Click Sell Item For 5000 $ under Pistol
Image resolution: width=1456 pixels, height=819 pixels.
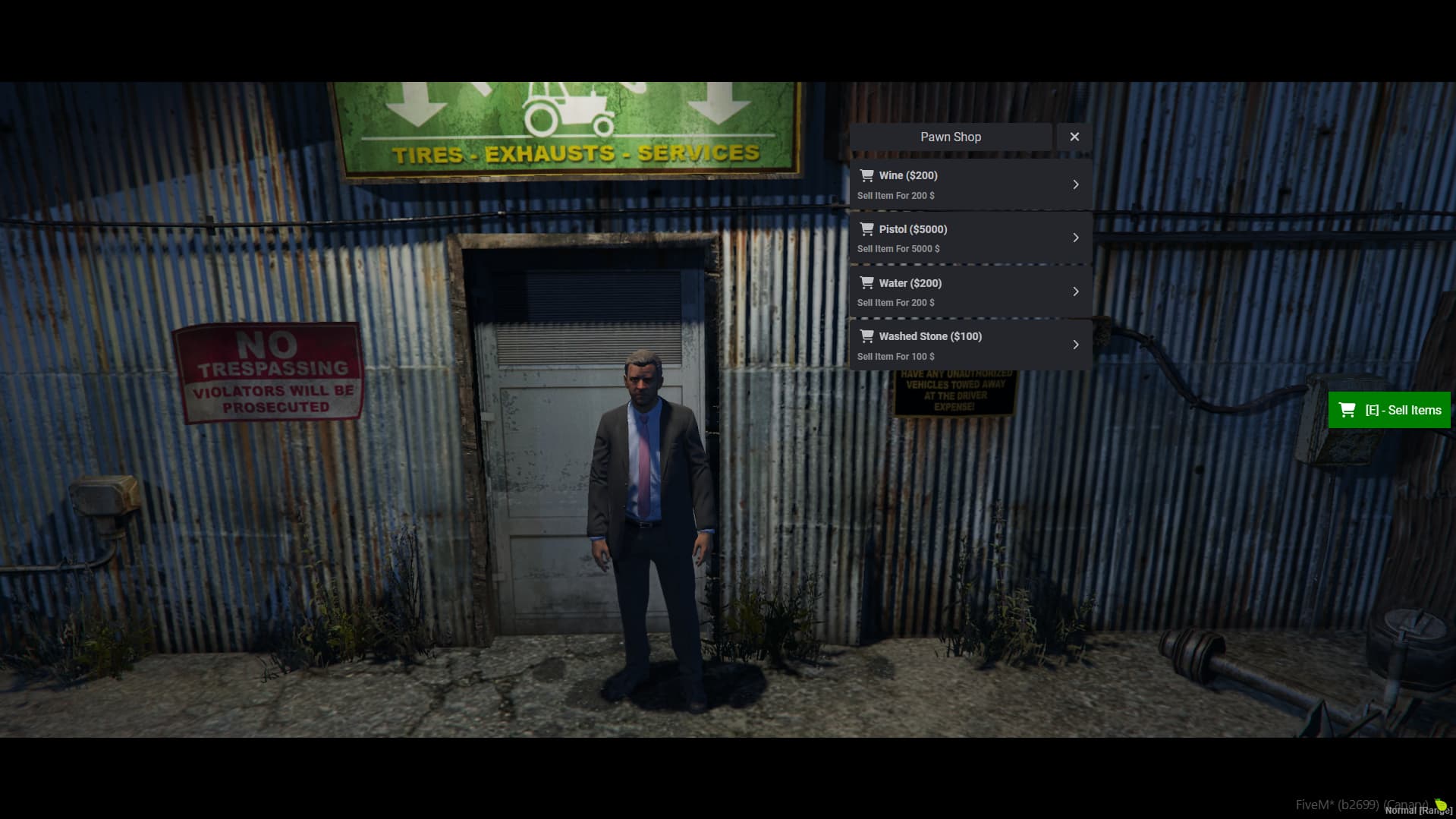tap(898, 248)
